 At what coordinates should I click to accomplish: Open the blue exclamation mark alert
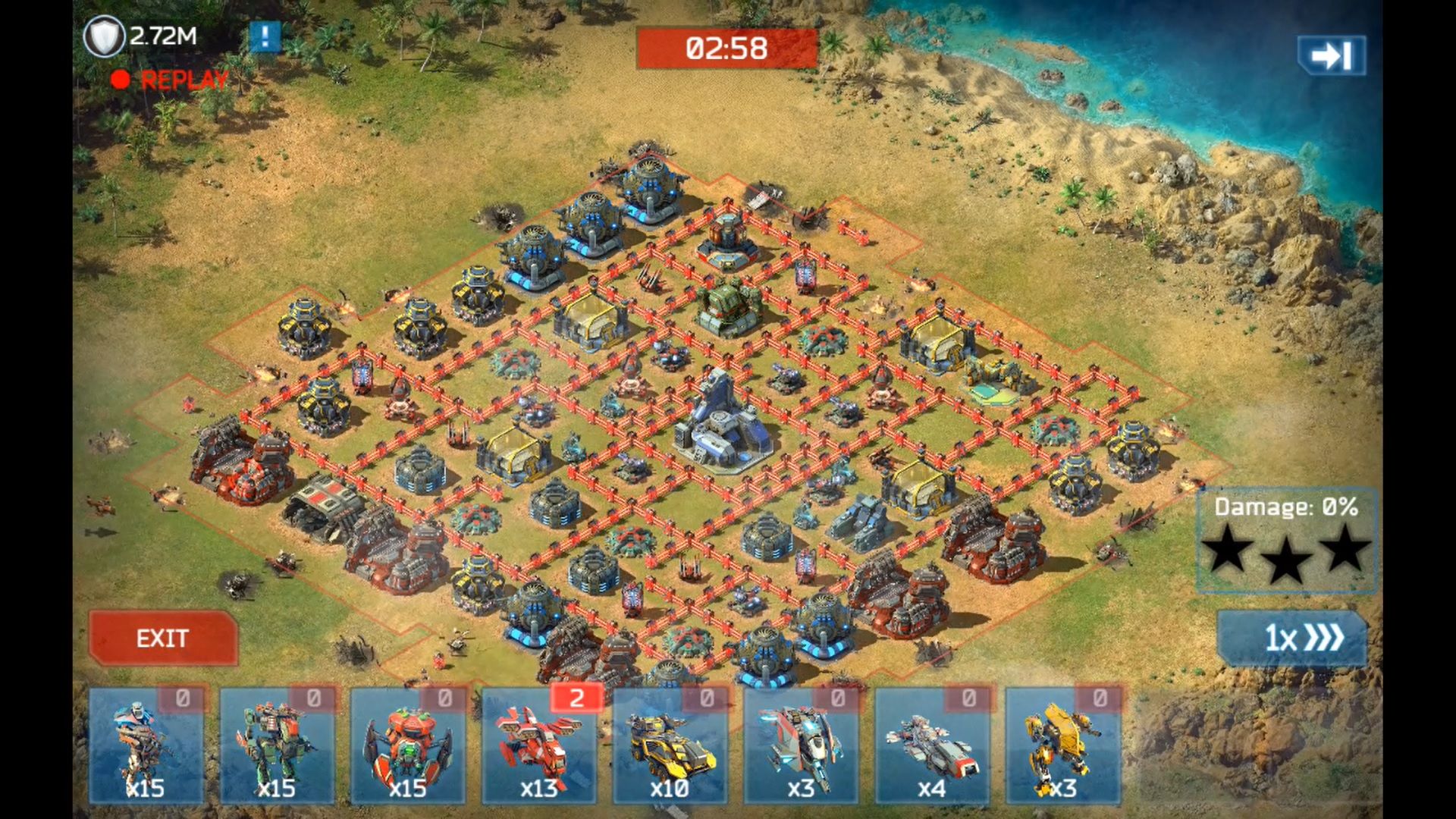(x=265, y=36)
